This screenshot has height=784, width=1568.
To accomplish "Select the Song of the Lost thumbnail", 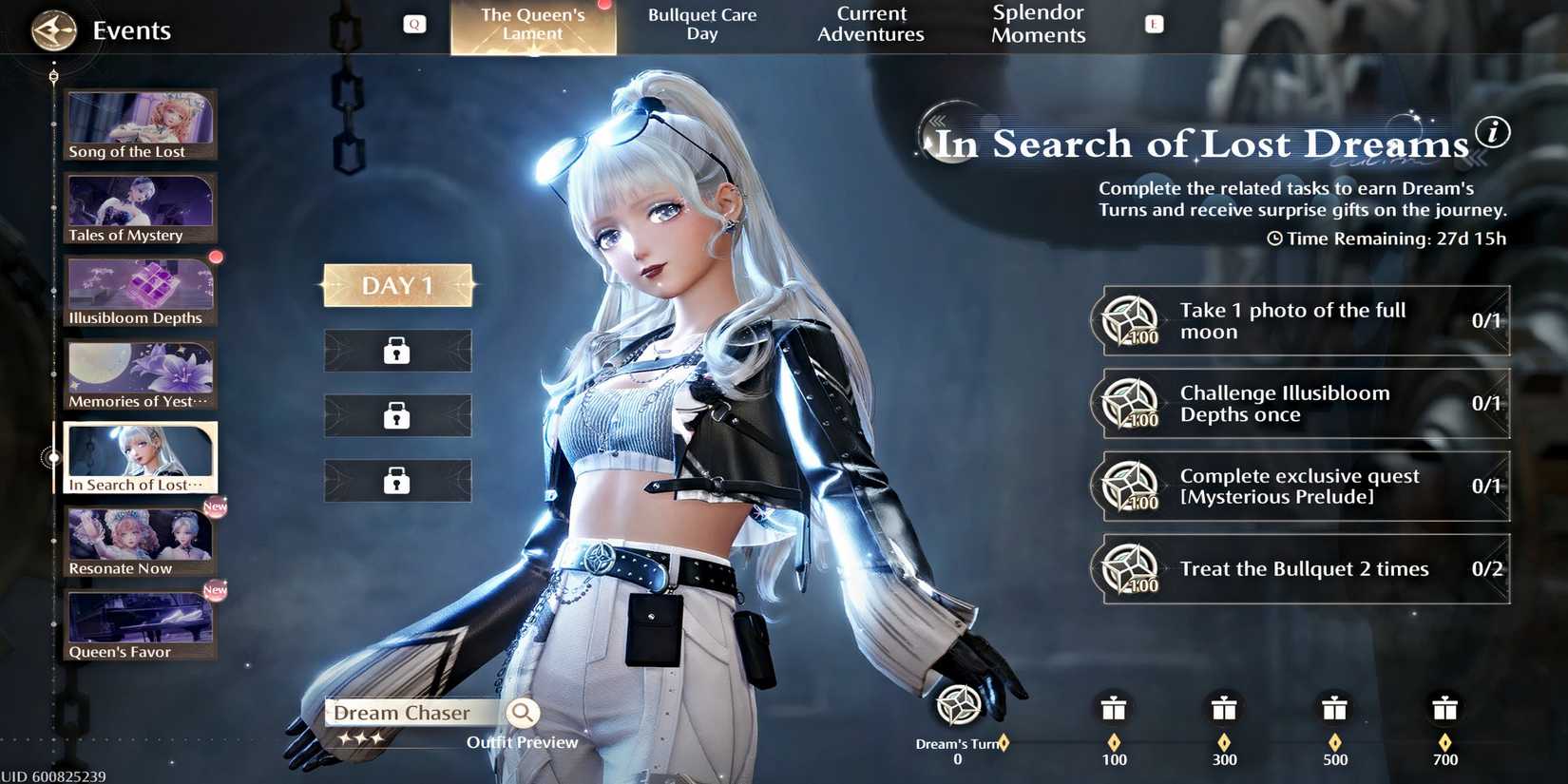I will coord(139,124).
